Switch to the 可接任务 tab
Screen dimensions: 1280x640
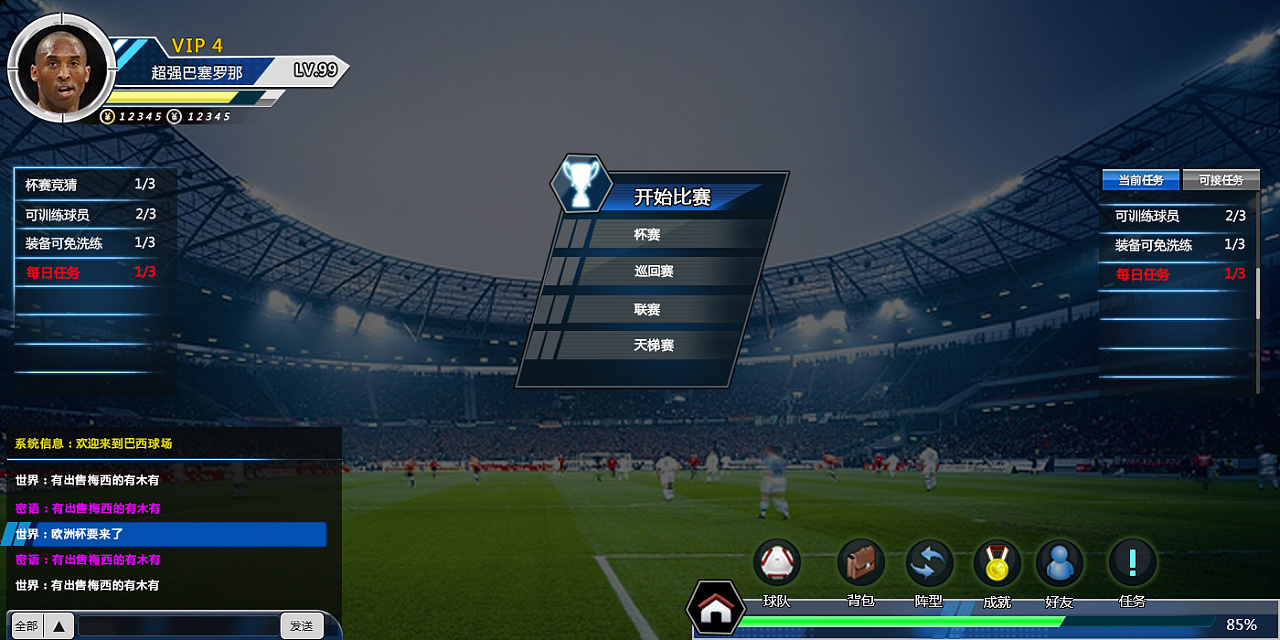pos(1221,180)
